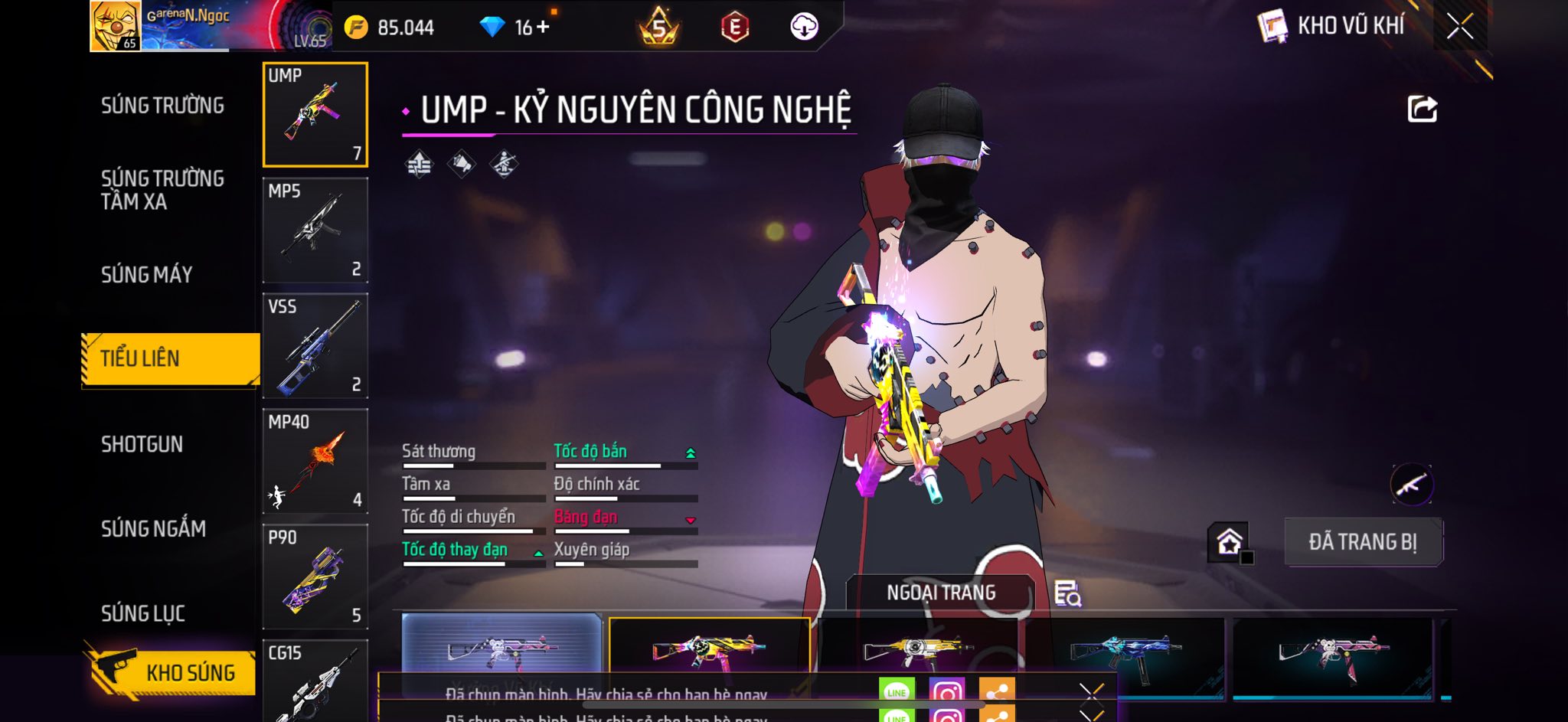Choose the VSS weapon tile
This screenshot has height=722, width=1568.
point(315,346)
